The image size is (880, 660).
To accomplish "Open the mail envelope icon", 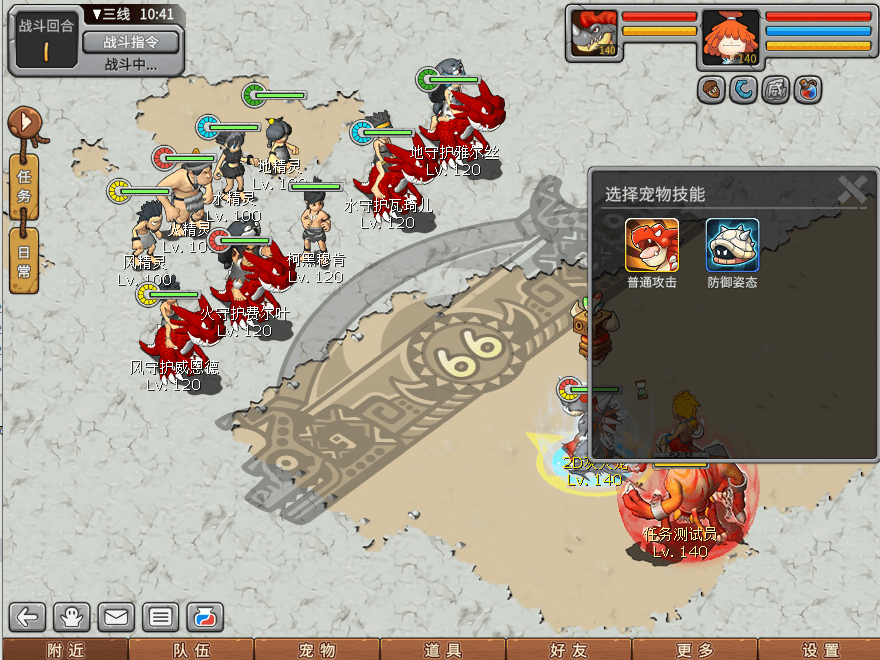I will (x=116, y=617).
